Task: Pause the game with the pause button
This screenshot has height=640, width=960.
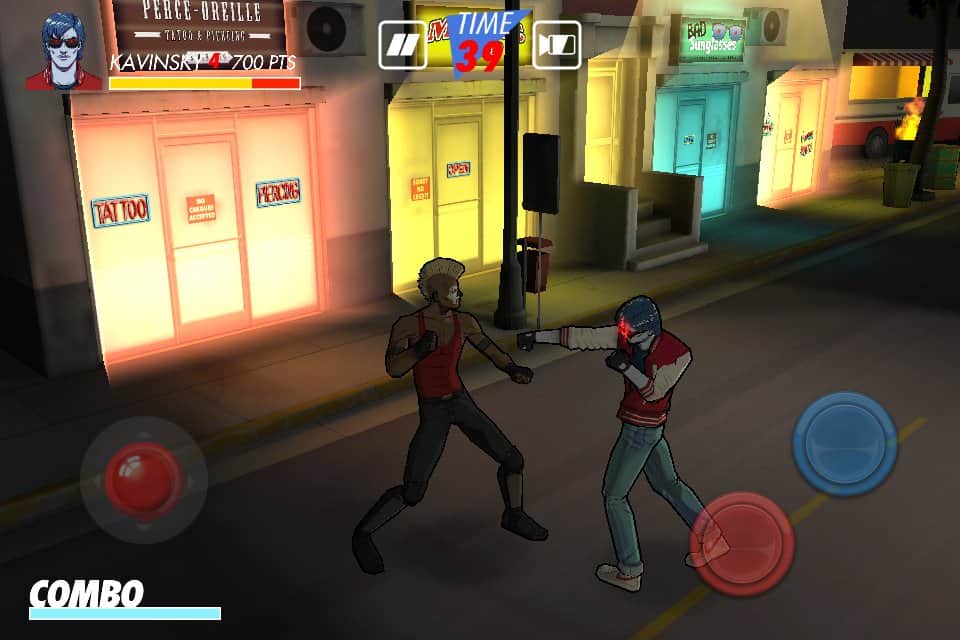Action: 403,45
